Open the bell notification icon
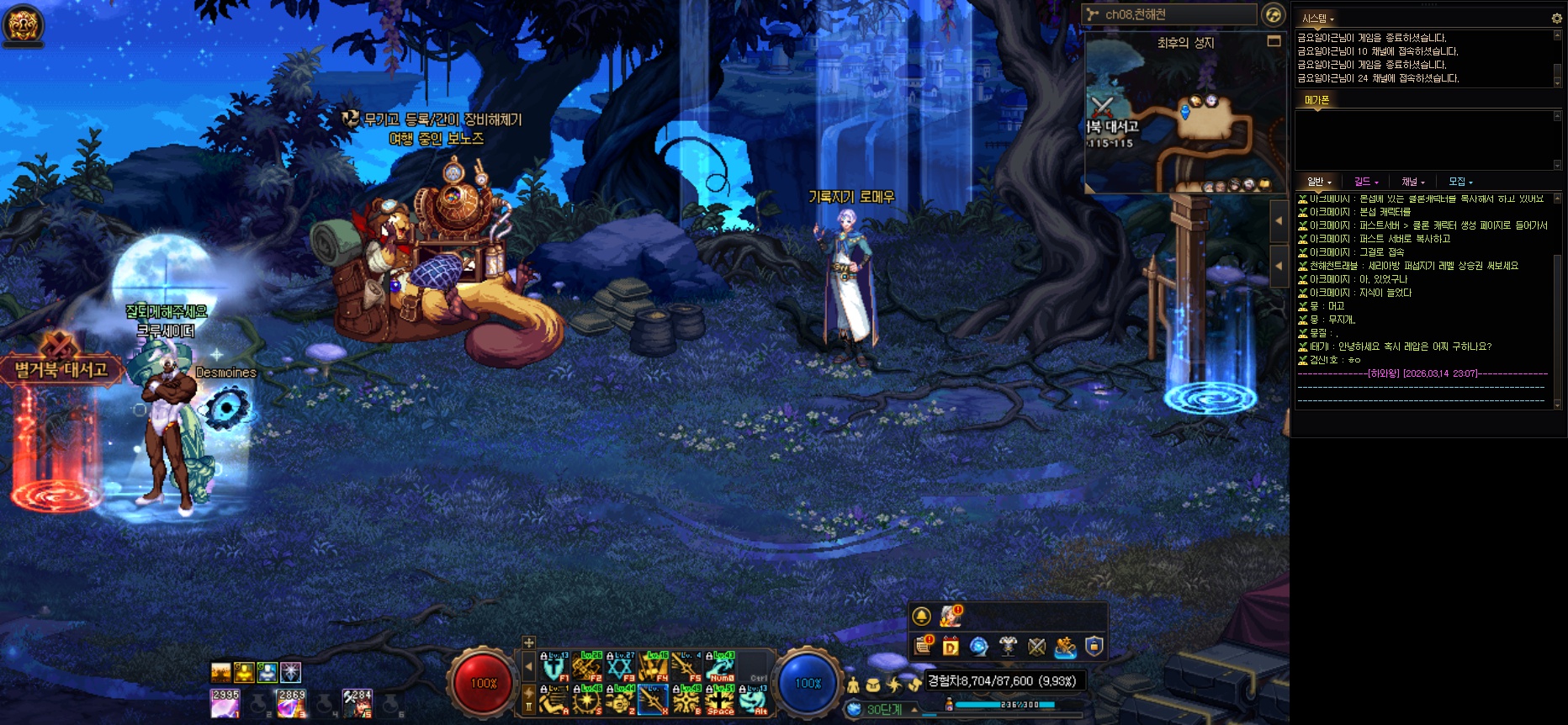The height and width of the screenshot is (725, 1568). [921, 617]
